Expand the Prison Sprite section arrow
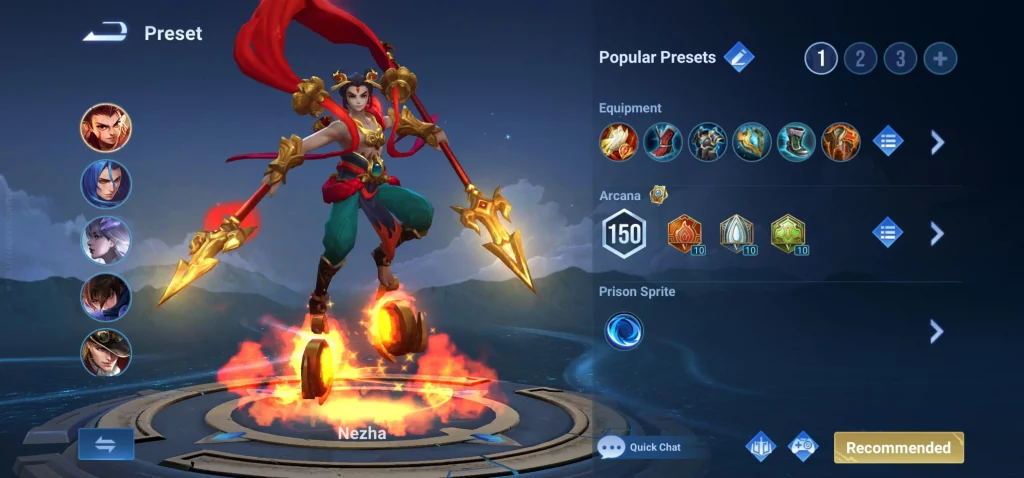This screenshot has width=1024, height=478. click(x=937, y=331)
